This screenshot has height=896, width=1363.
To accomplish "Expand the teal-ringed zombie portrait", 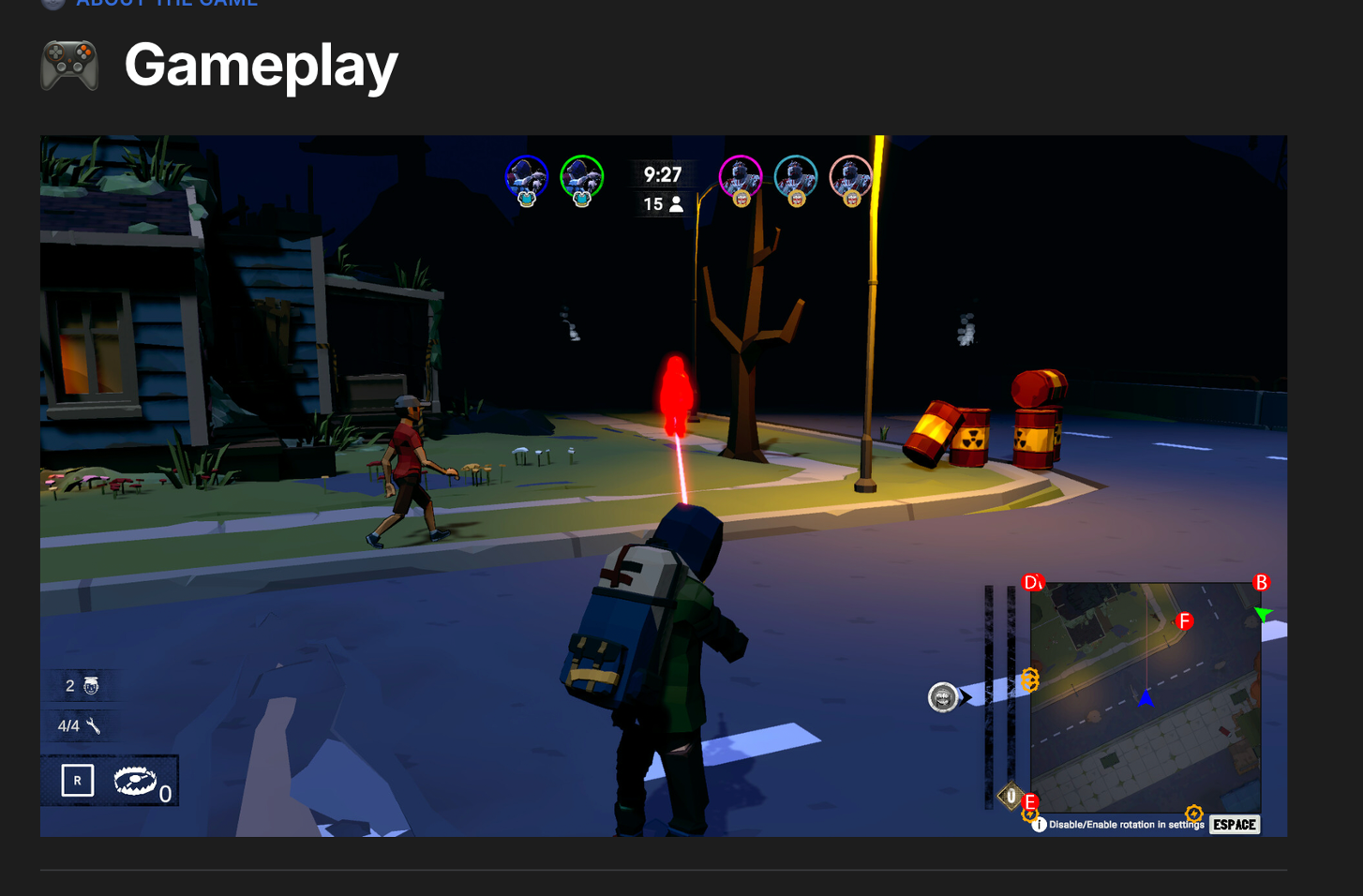I will 796,175.
